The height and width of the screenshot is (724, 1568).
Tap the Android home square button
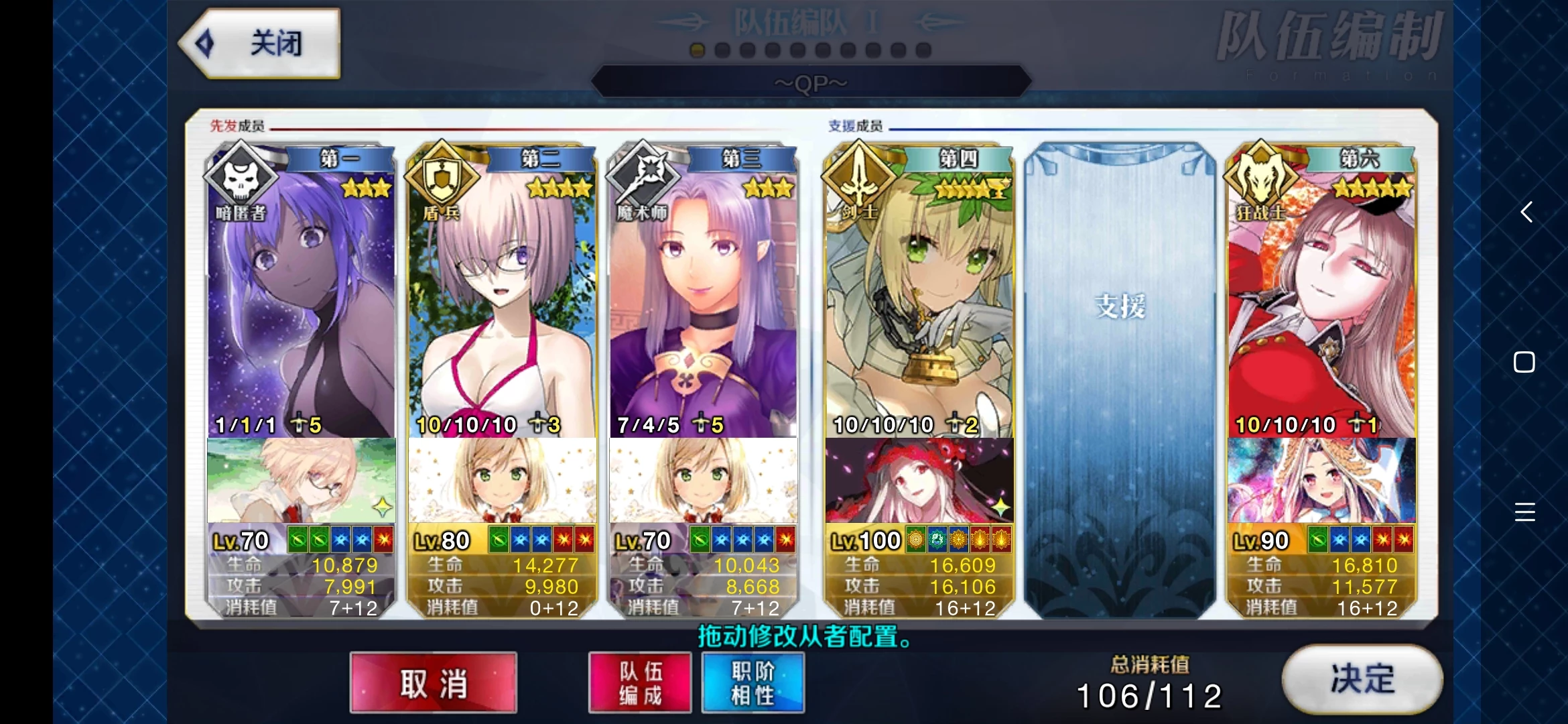click(1524, 362)
